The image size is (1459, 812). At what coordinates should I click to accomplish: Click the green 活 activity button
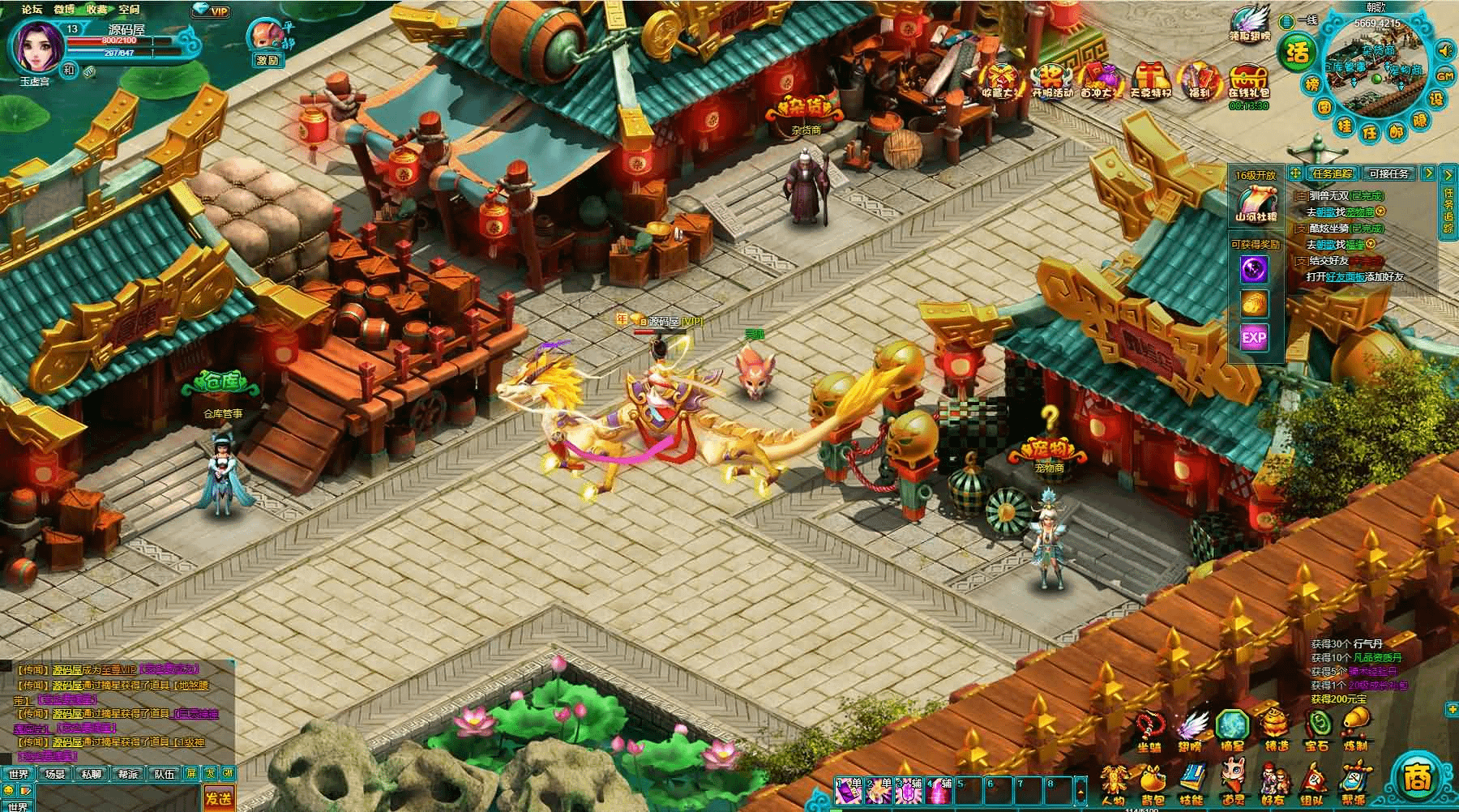point(1297,53)
